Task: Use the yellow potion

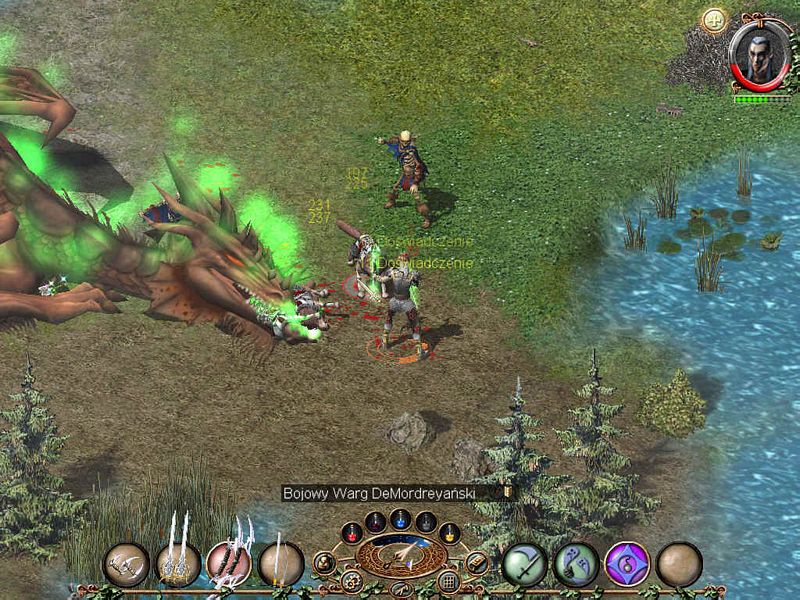Action: pyautogui.click(x=450, y=533)
